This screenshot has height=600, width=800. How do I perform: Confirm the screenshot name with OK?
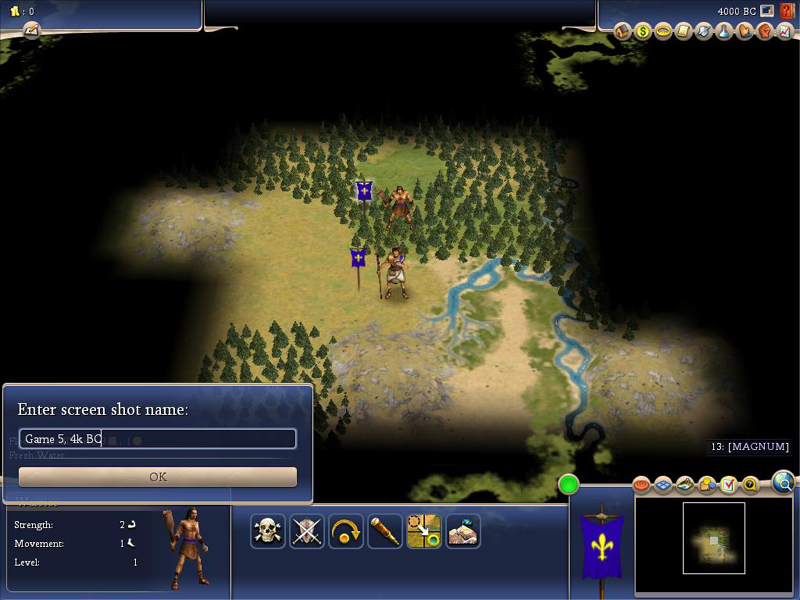(158, 477)
